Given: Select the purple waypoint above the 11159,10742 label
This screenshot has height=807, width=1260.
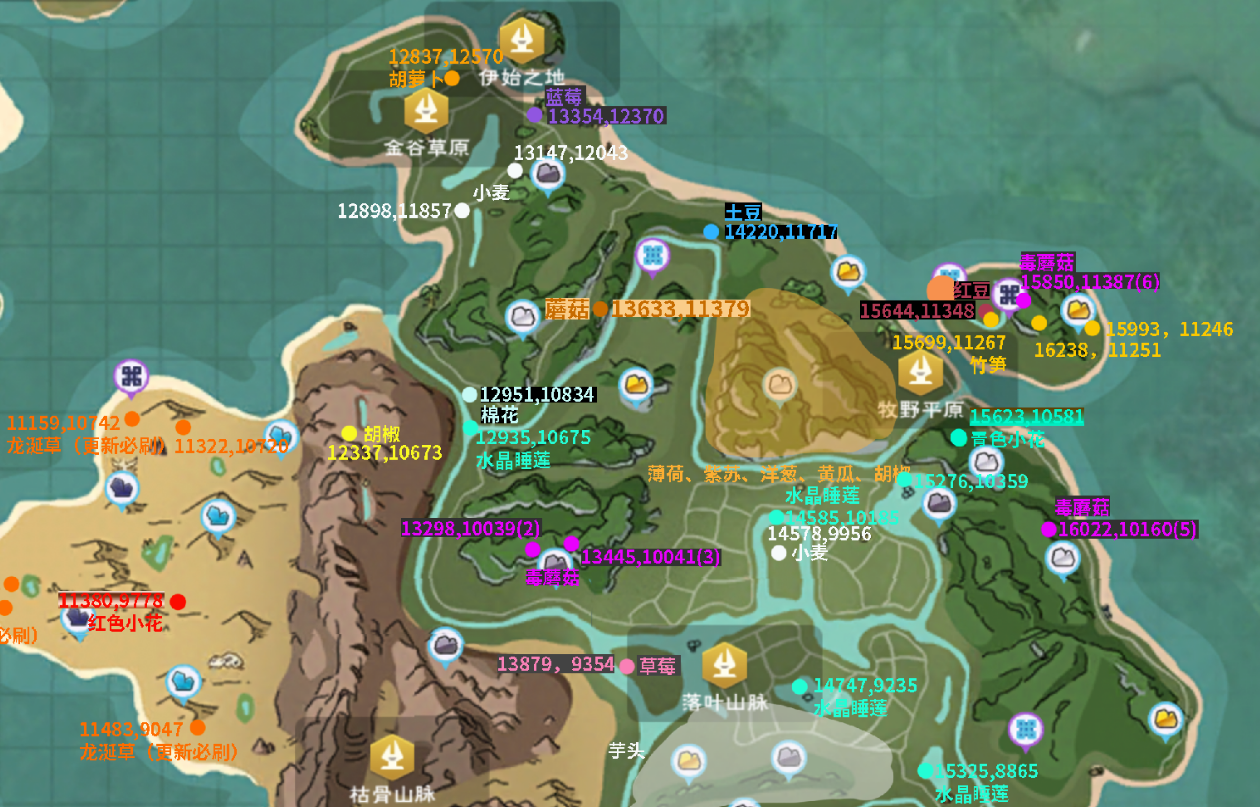Looking at the screenshot, I should (130, 377).
